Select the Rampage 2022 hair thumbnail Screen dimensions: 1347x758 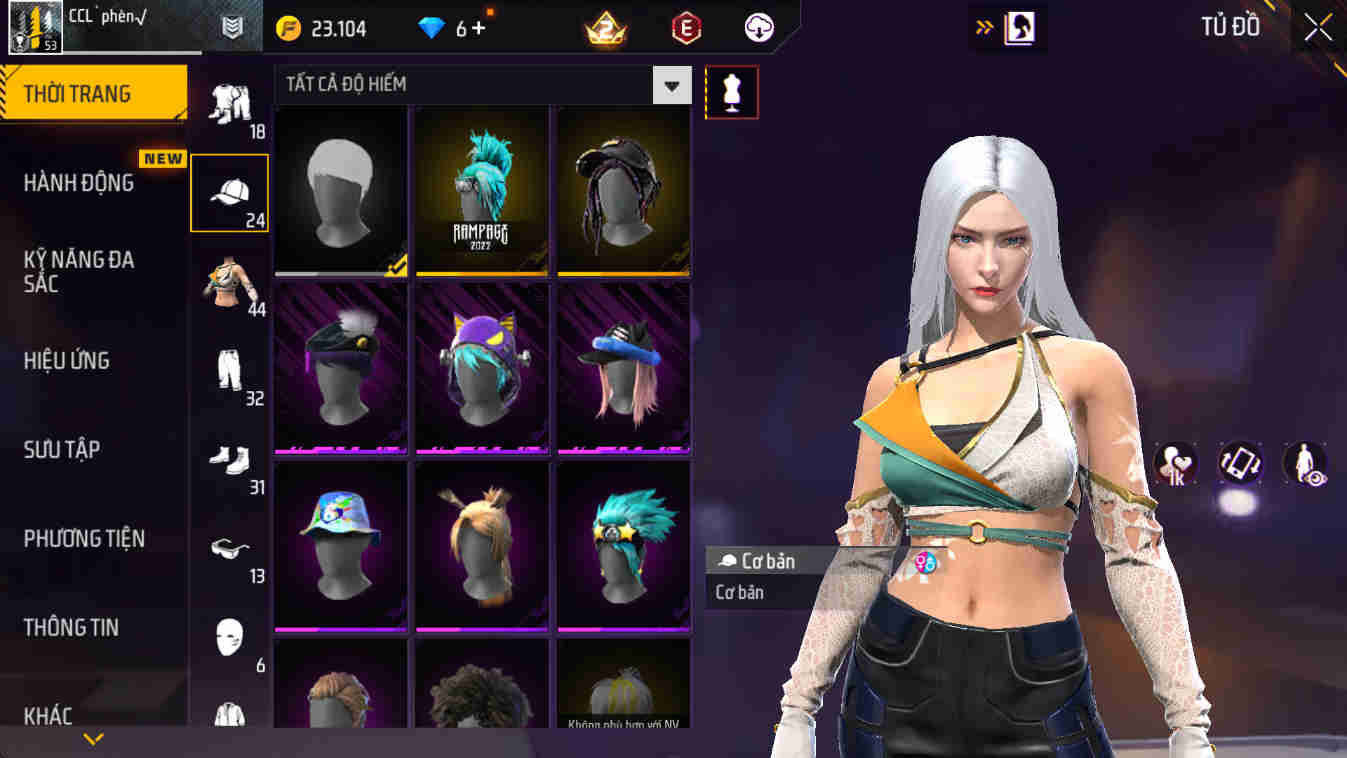[x=481, y=192]
